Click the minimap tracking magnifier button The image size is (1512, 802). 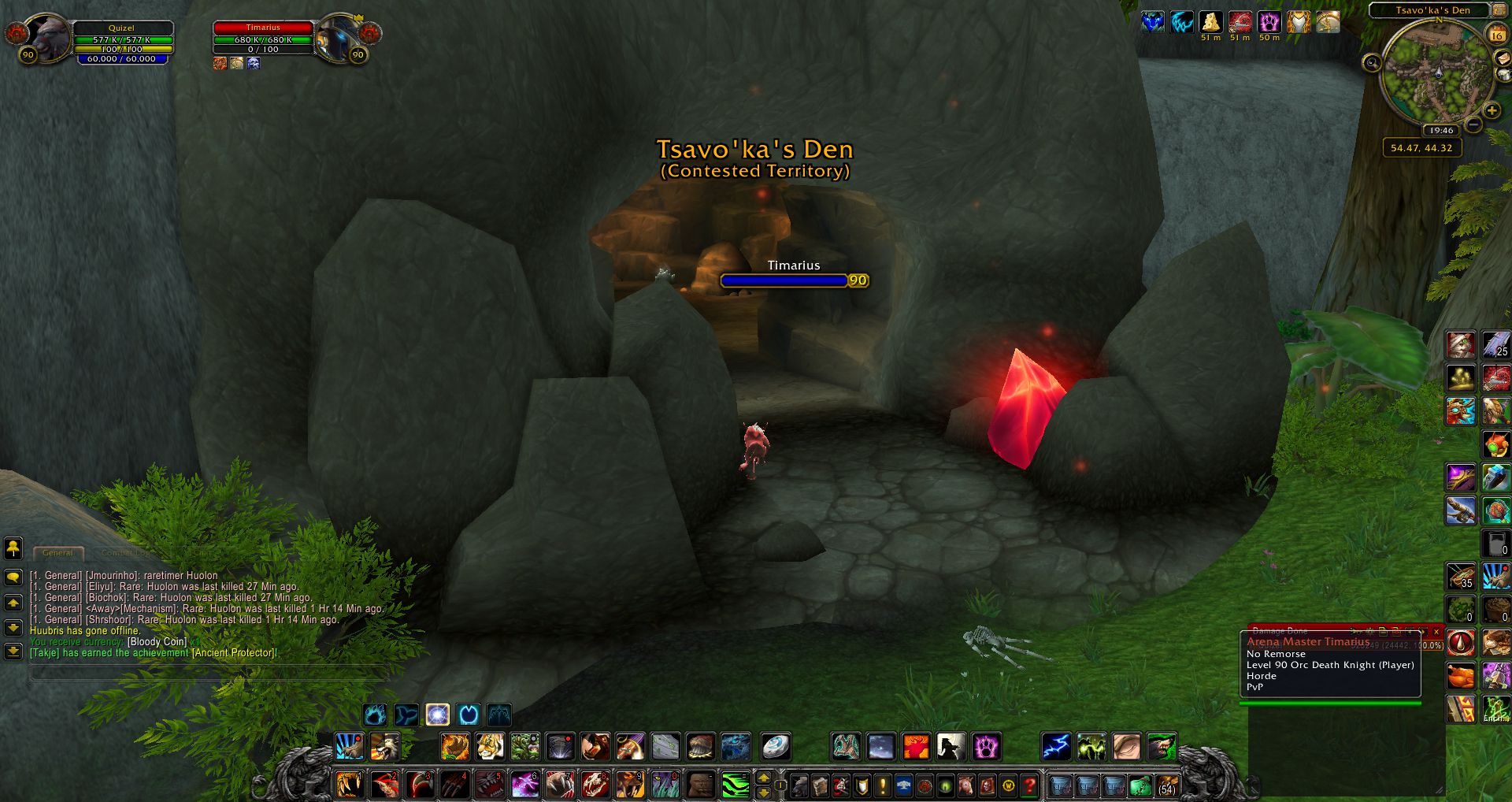(x=1372, y=63)
